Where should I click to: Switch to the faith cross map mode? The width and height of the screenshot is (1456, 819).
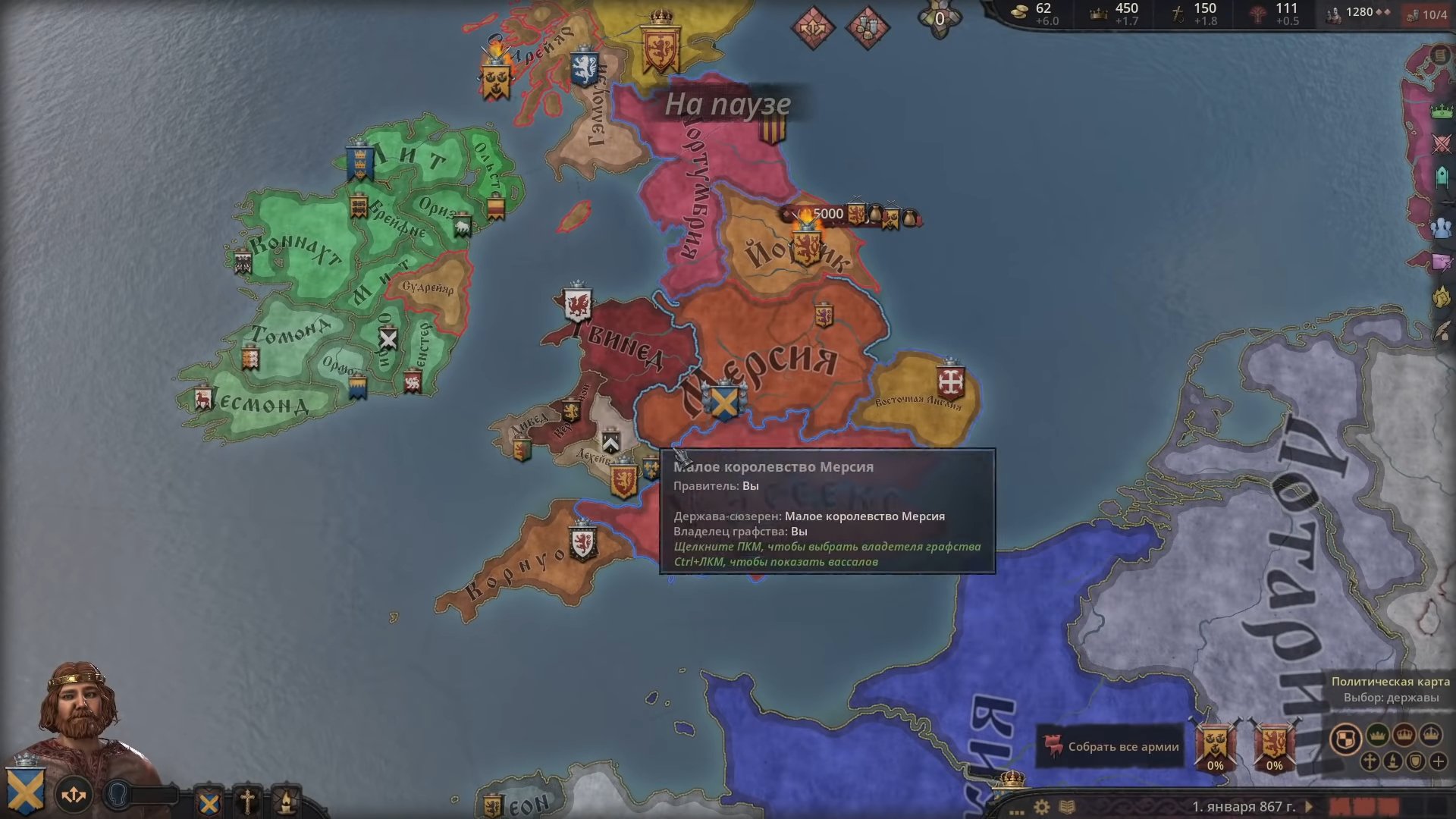(1370, 761)
